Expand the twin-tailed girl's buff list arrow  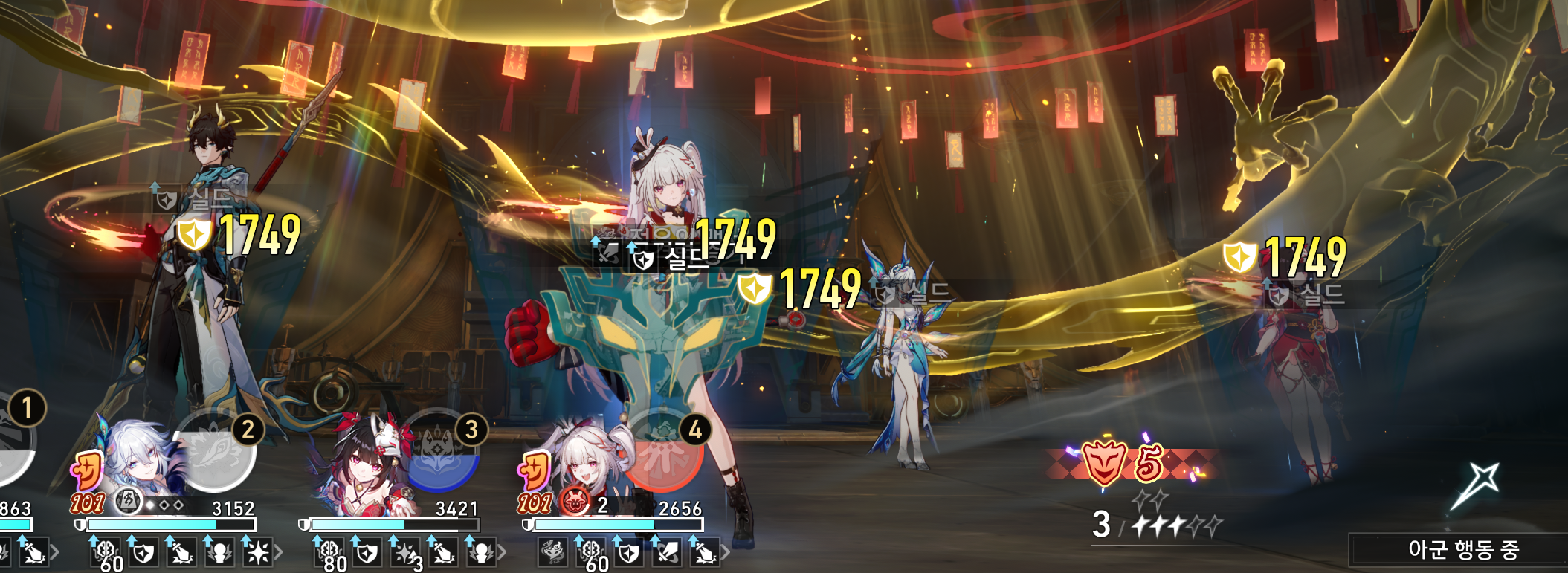point(725,552)
